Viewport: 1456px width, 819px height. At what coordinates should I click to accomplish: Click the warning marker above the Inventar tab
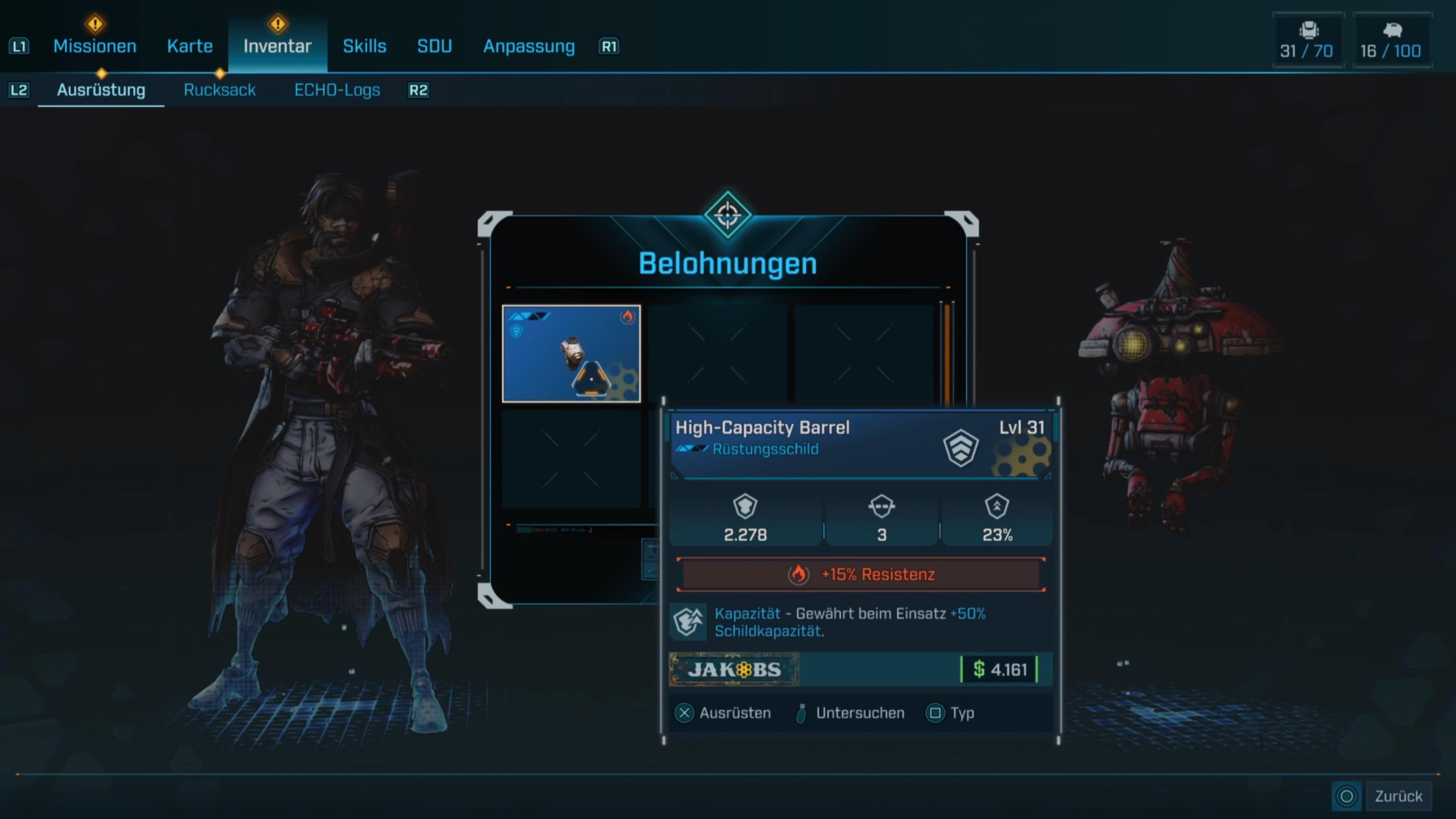pos(277,23)
